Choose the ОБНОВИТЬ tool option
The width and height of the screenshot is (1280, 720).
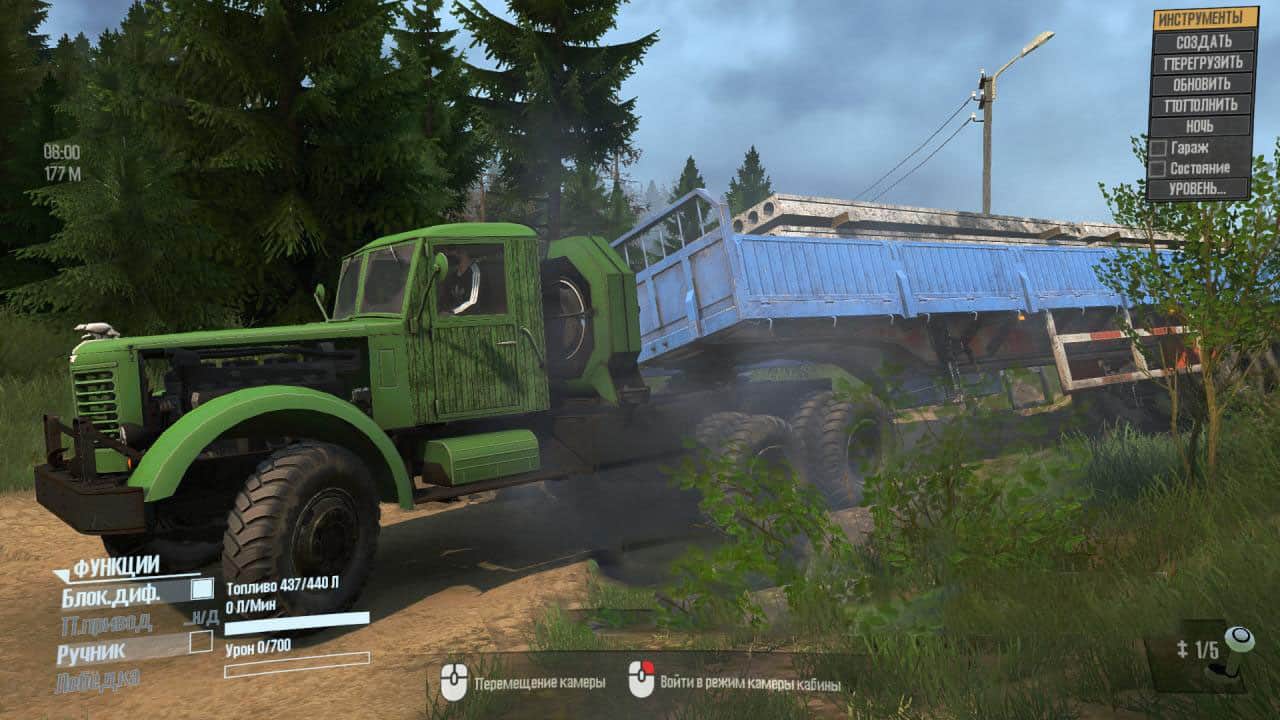point(1204,83)
